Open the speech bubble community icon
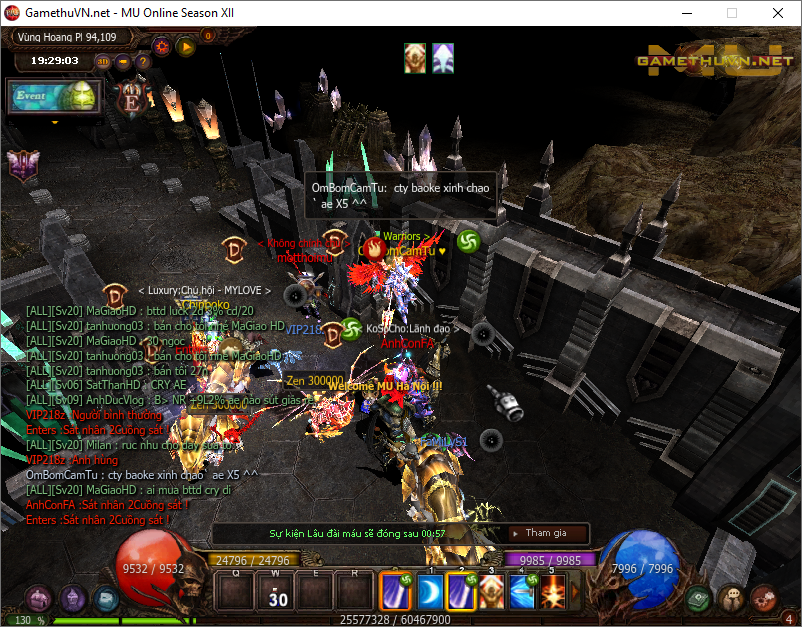 pos(733,597)
